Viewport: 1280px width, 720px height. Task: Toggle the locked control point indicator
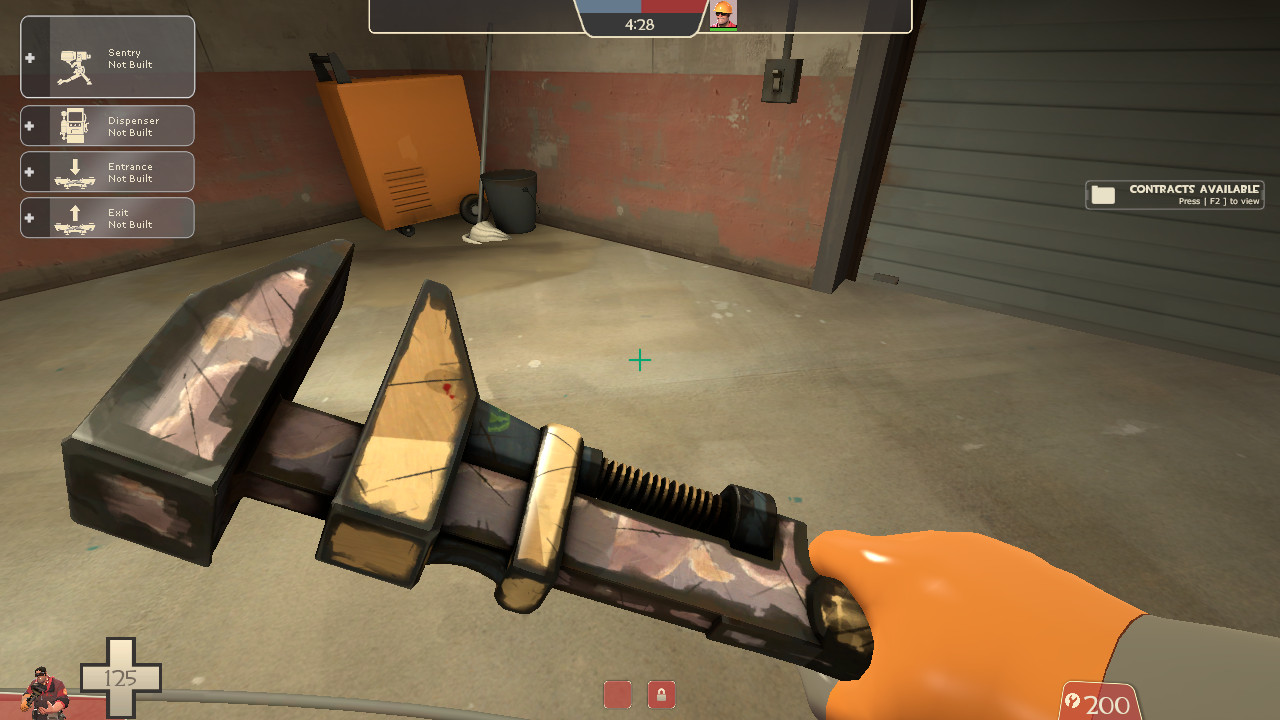point(663,694)
